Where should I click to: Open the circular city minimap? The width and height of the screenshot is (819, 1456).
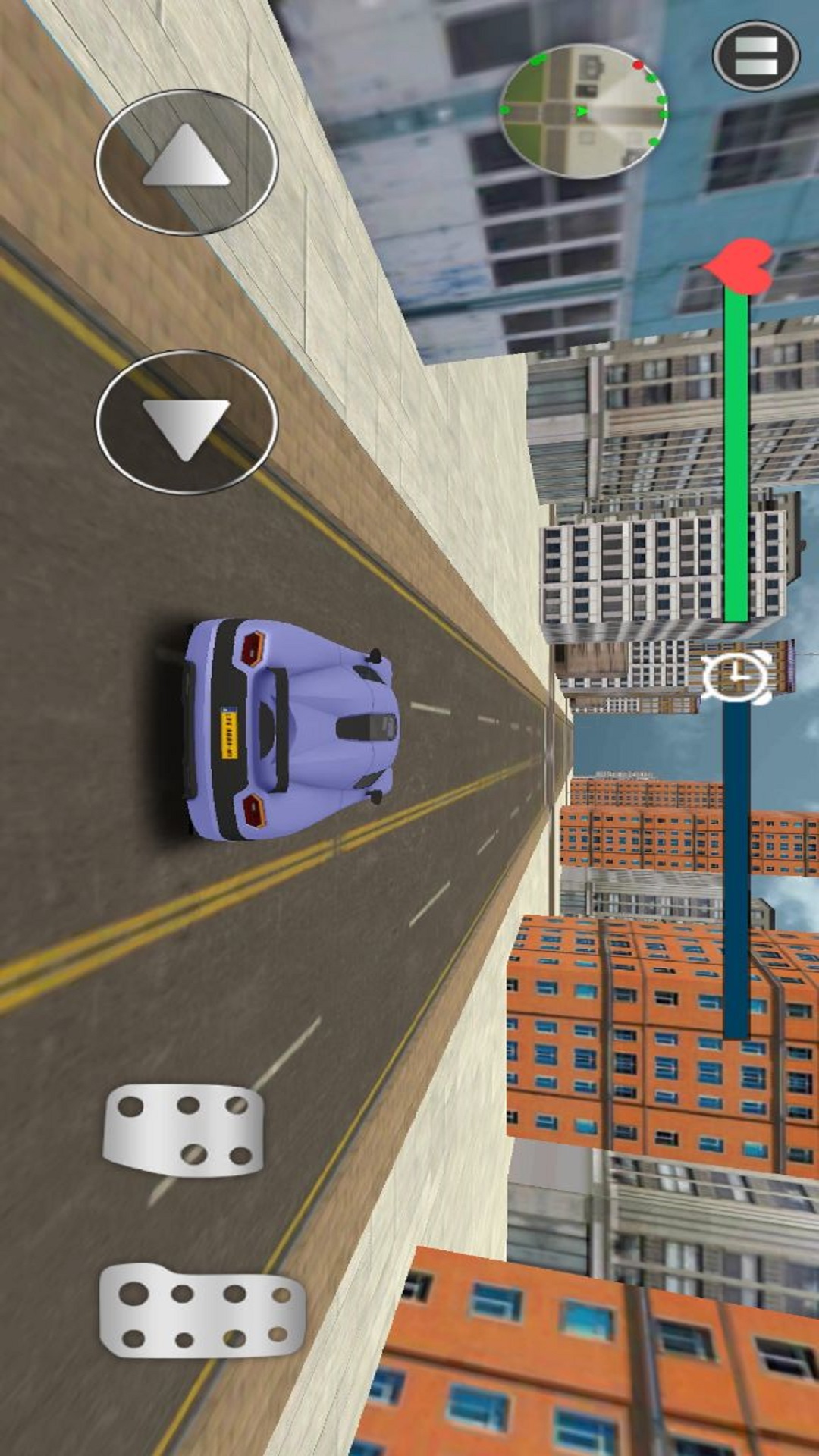tap(583, 111)
